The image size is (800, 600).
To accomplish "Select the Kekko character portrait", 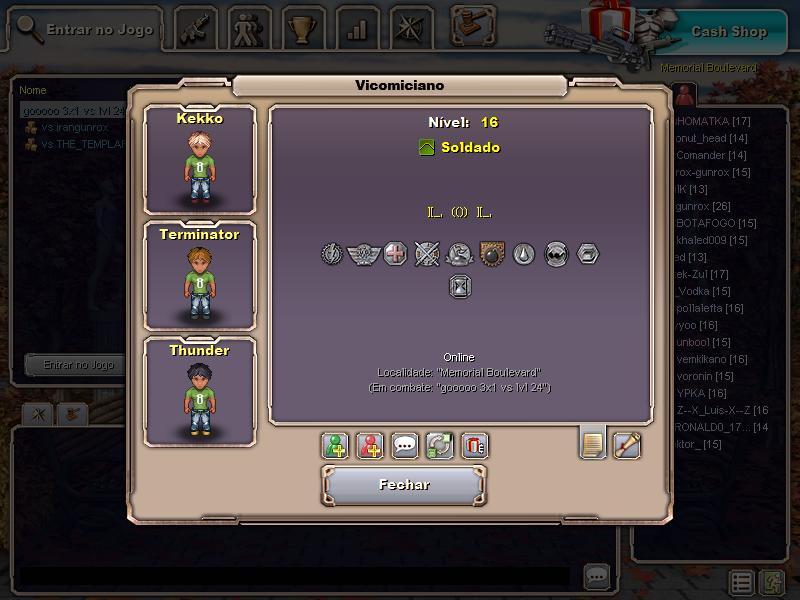I will point(199,159).
